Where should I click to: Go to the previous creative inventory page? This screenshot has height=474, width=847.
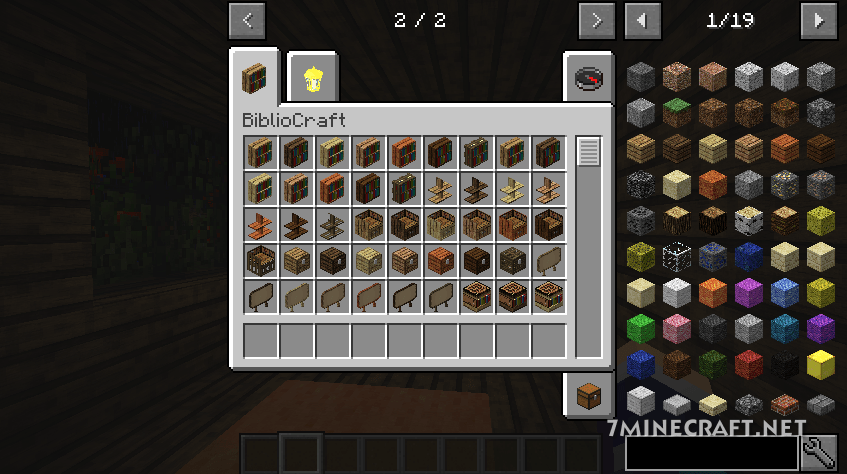247,19
